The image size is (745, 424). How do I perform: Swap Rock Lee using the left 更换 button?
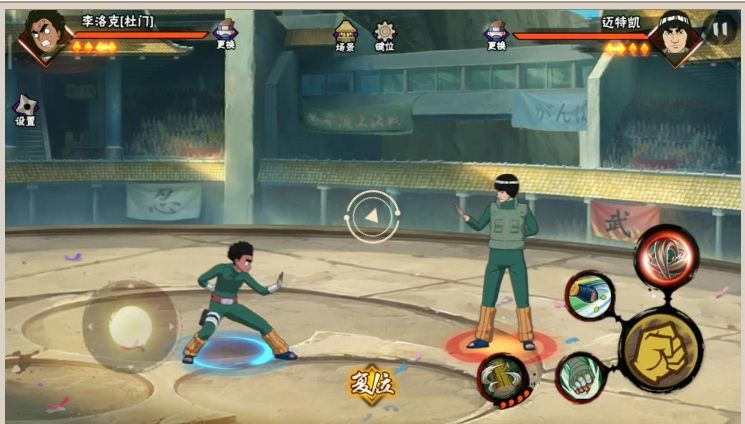226,33
